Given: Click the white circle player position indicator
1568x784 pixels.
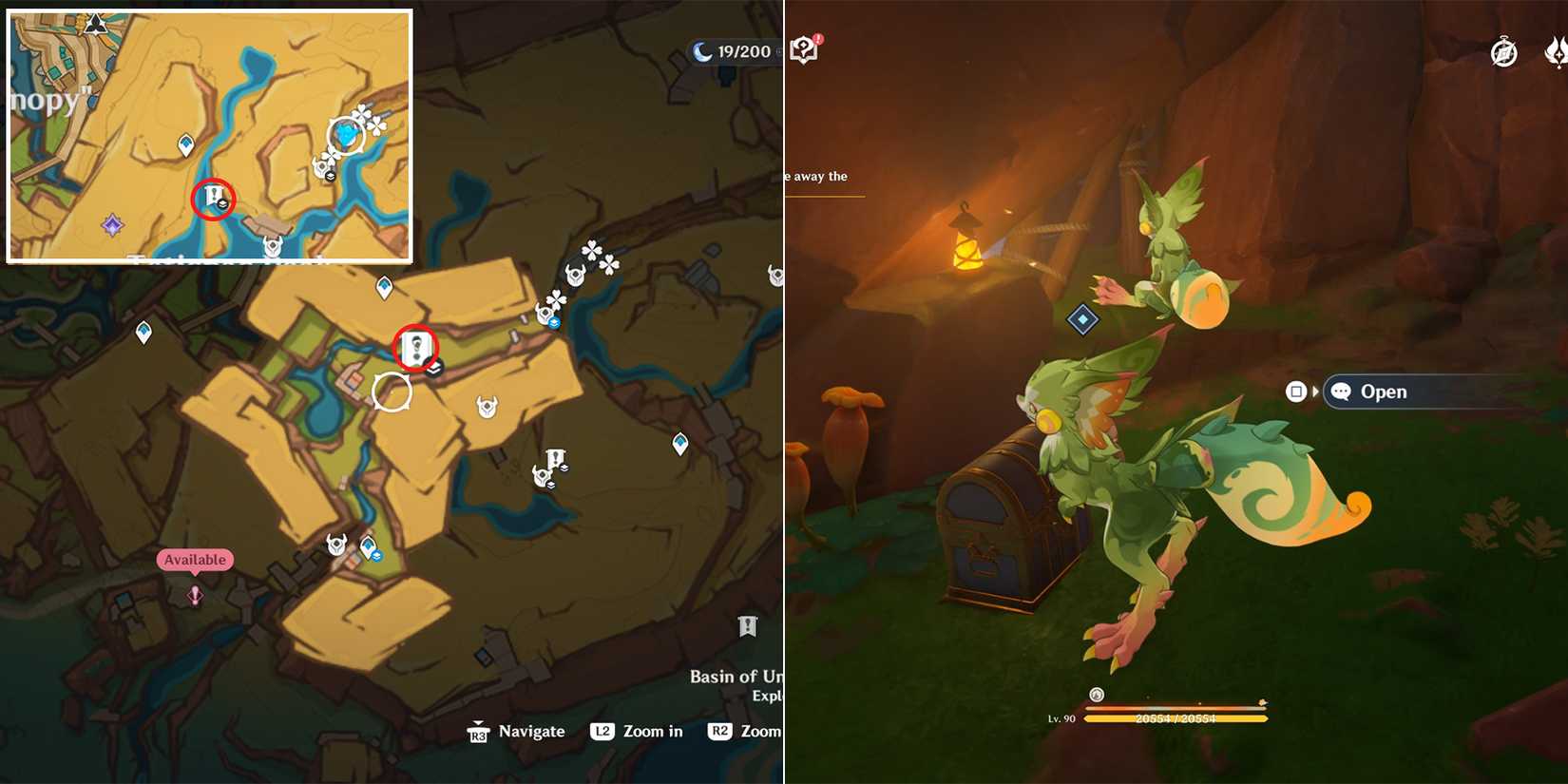Looking at the screenshot, I should [x=392, y=390].
